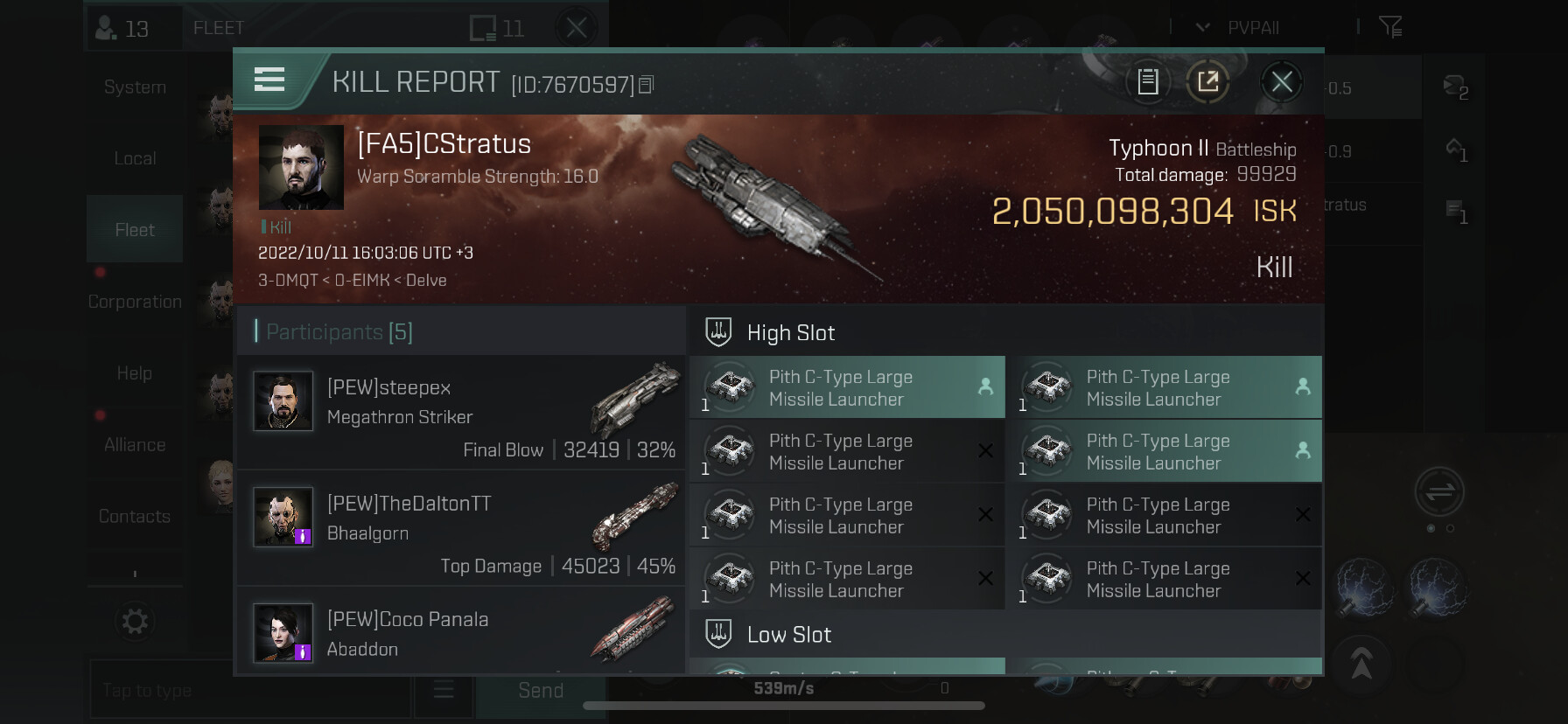Viewport: 1568px width, 724px height.
Task: Open the Kill Report hamburger menu
Action: (269, 80)
